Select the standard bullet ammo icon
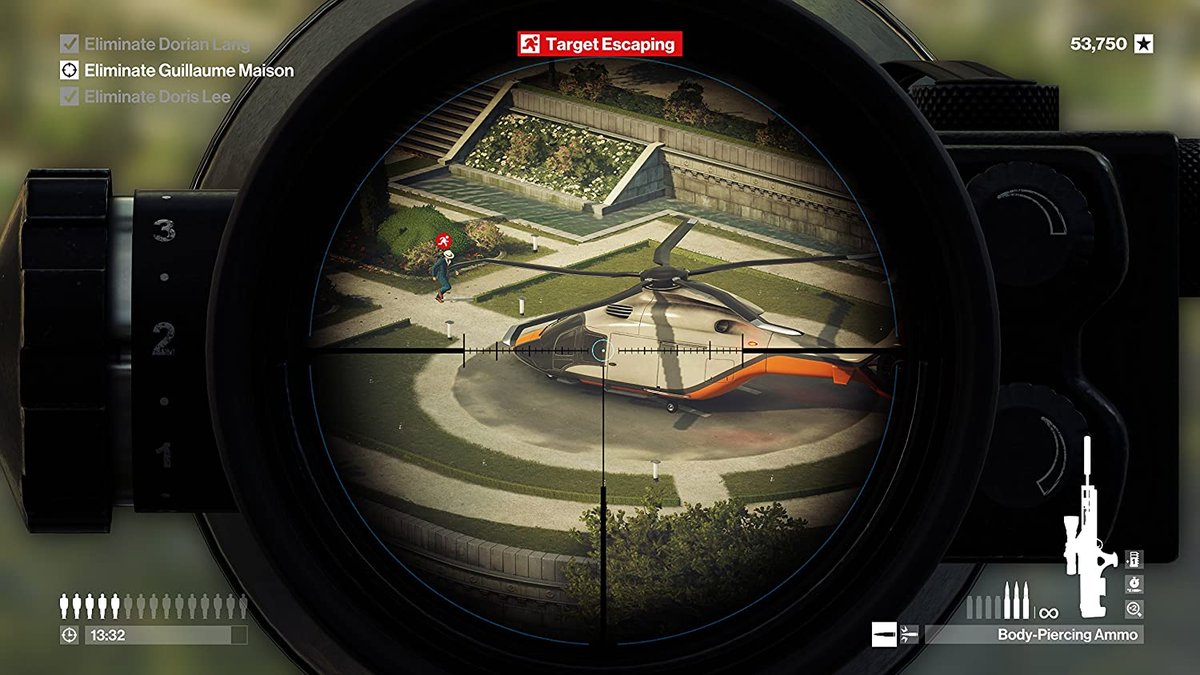 point(884,634)
